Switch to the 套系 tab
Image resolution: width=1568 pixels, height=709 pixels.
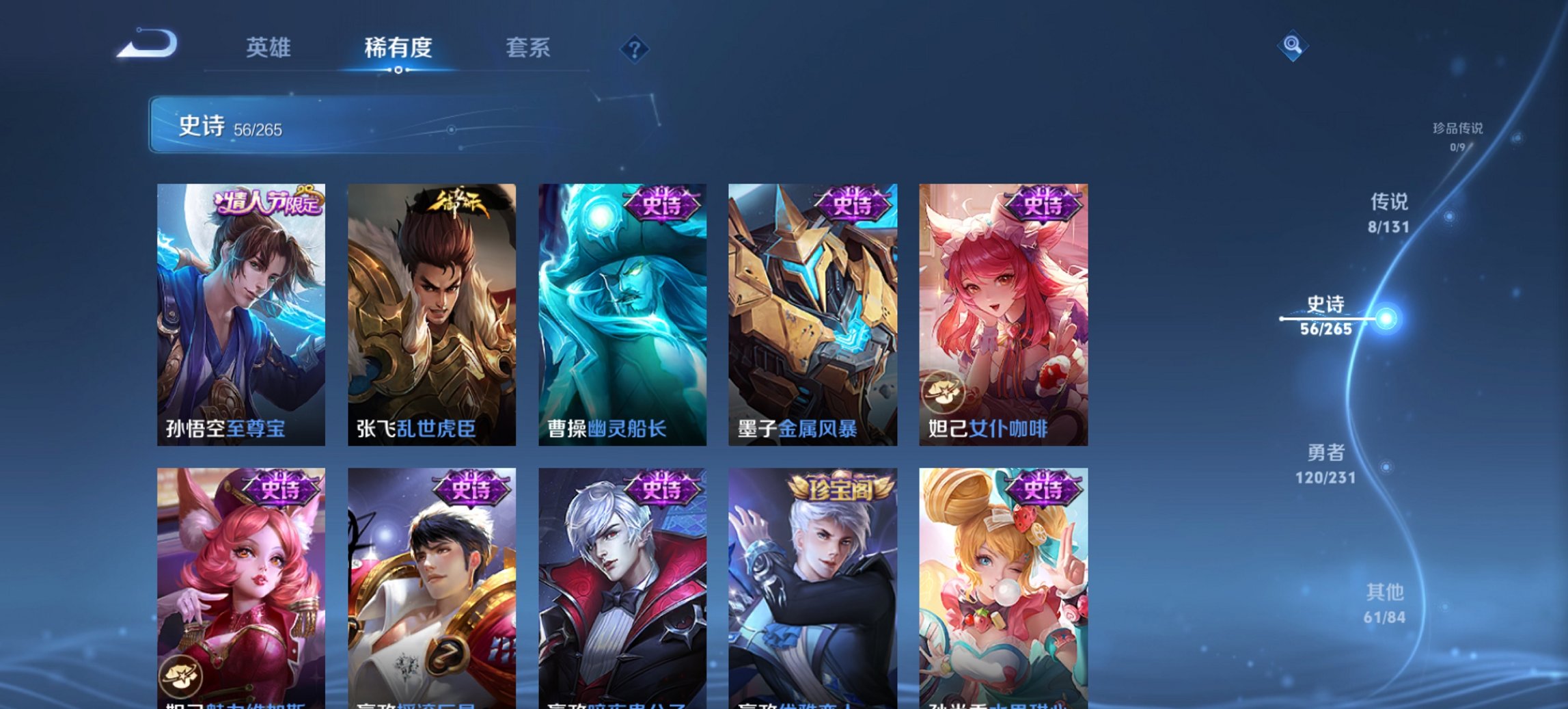coord(529,48)
